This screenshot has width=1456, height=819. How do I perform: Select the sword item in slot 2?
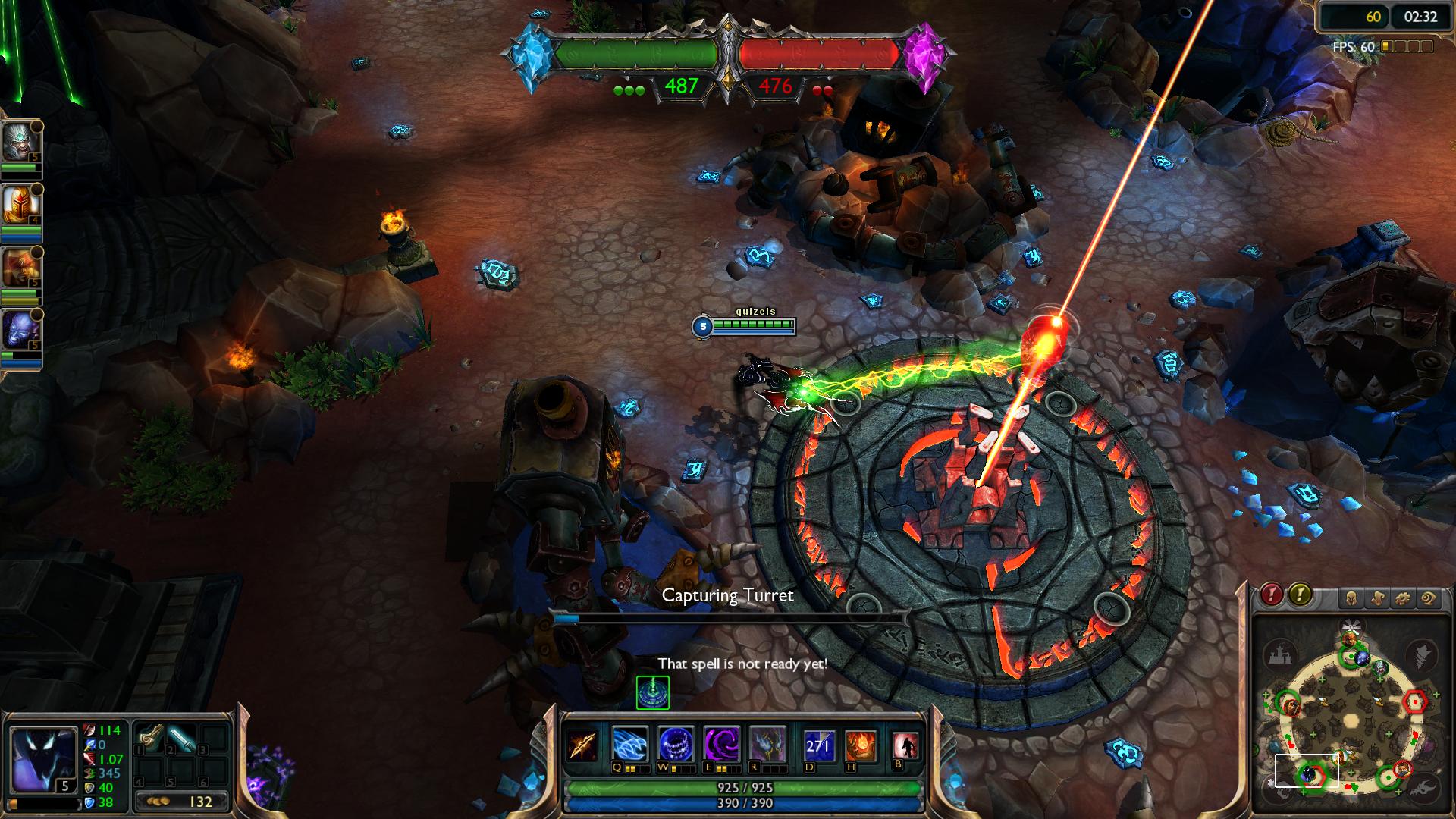pyautogui.click(x=182, y=738)
